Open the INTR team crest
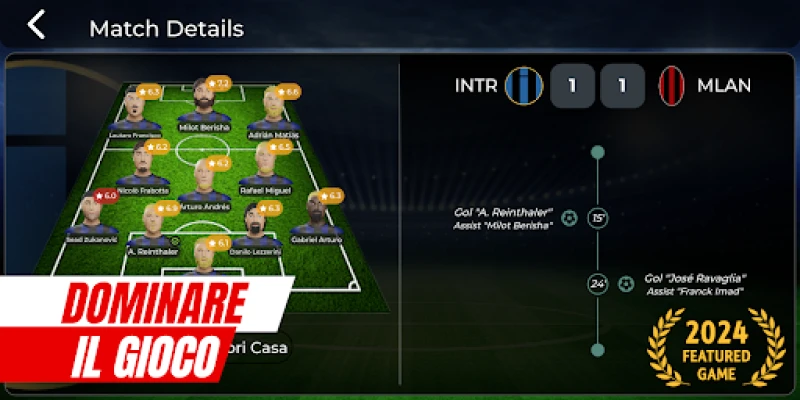The image size is (800, 400). [x=524, y=86]
